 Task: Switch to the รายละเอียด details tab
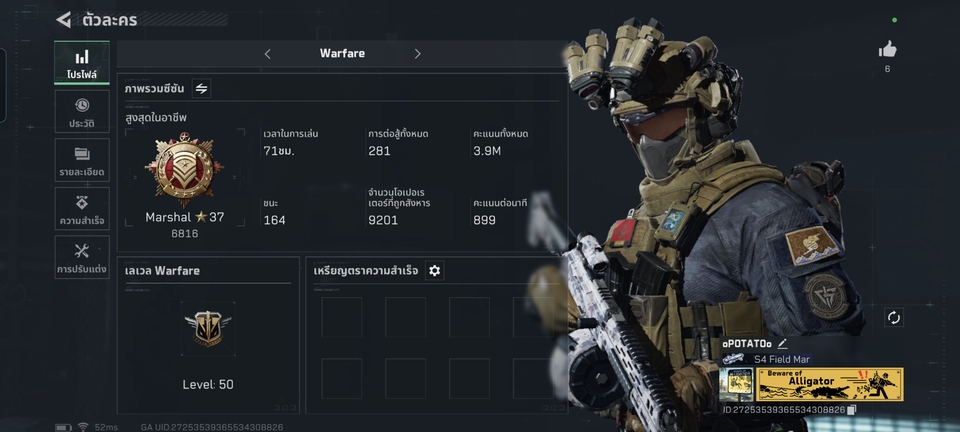click(x=82, y=161)
